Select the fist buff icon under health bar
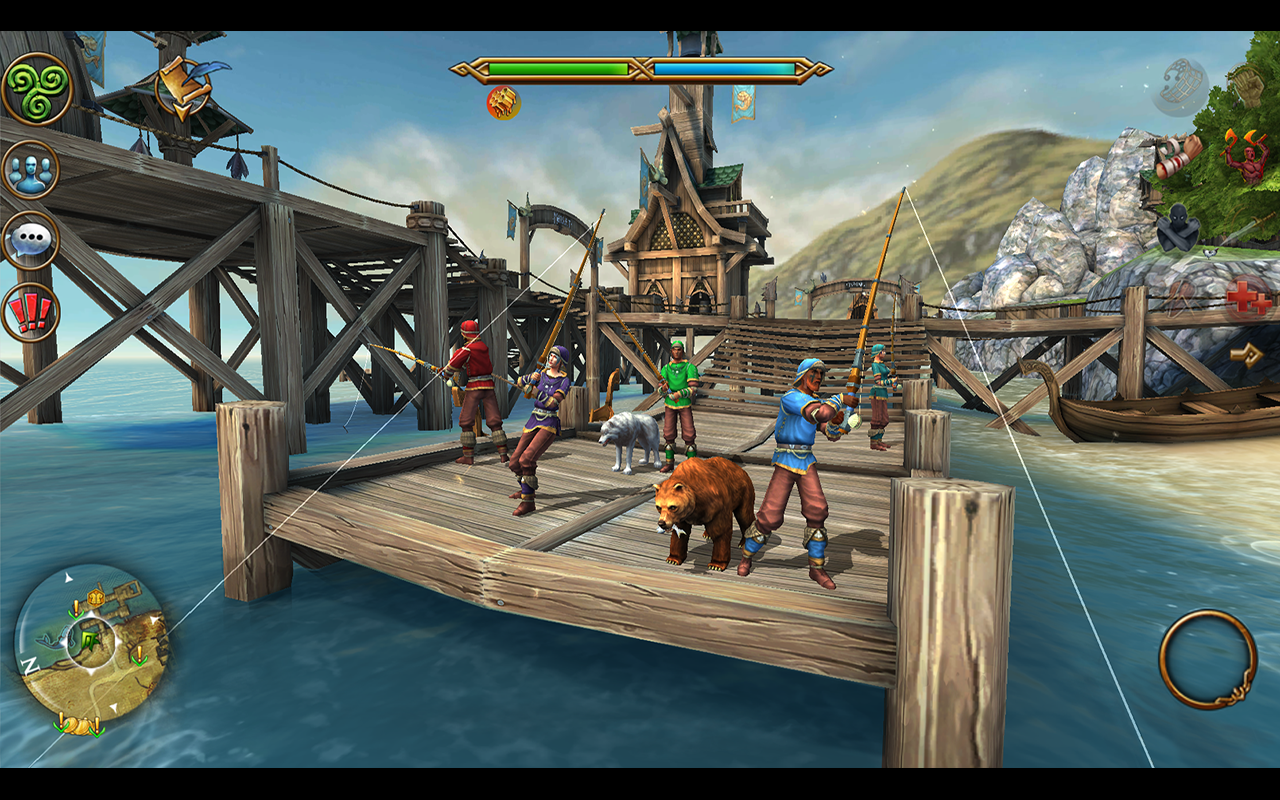The height and width of the screenshot is (800, 1280). coord(503,102)
